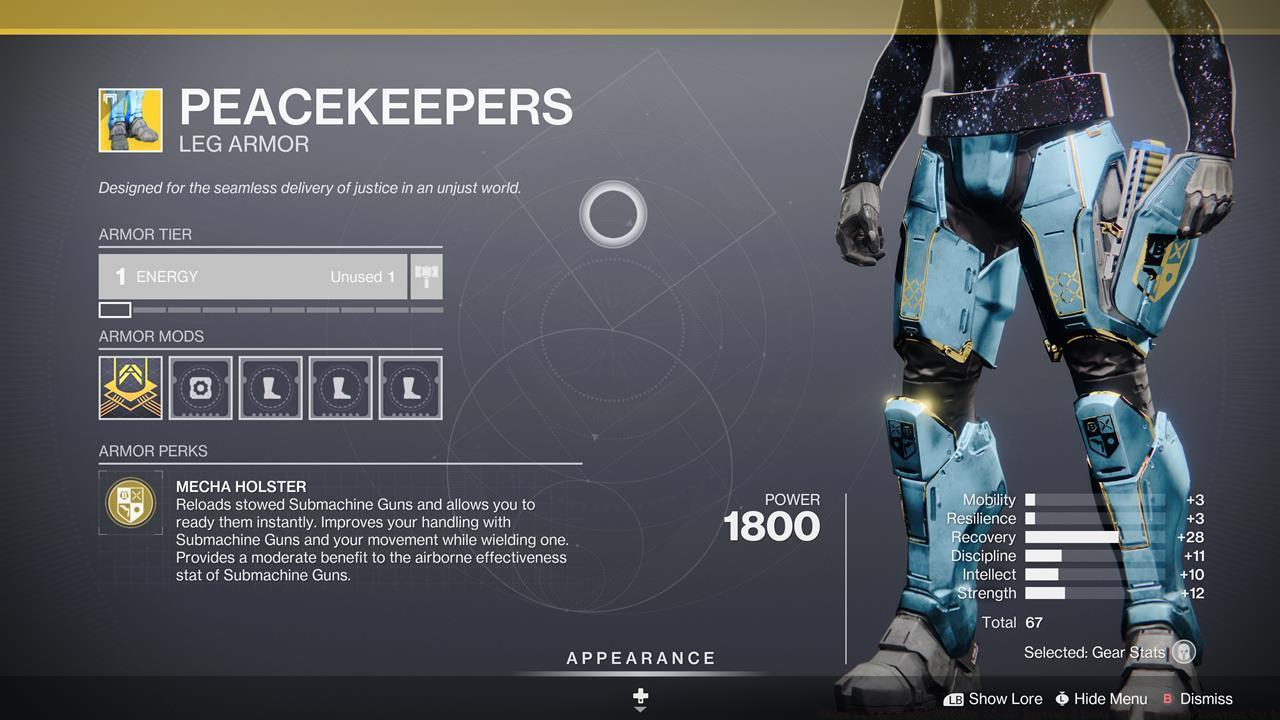Click the first energy level segment bar
The width and height of the screenshot is (1280, 720).
tap(114, 310)
